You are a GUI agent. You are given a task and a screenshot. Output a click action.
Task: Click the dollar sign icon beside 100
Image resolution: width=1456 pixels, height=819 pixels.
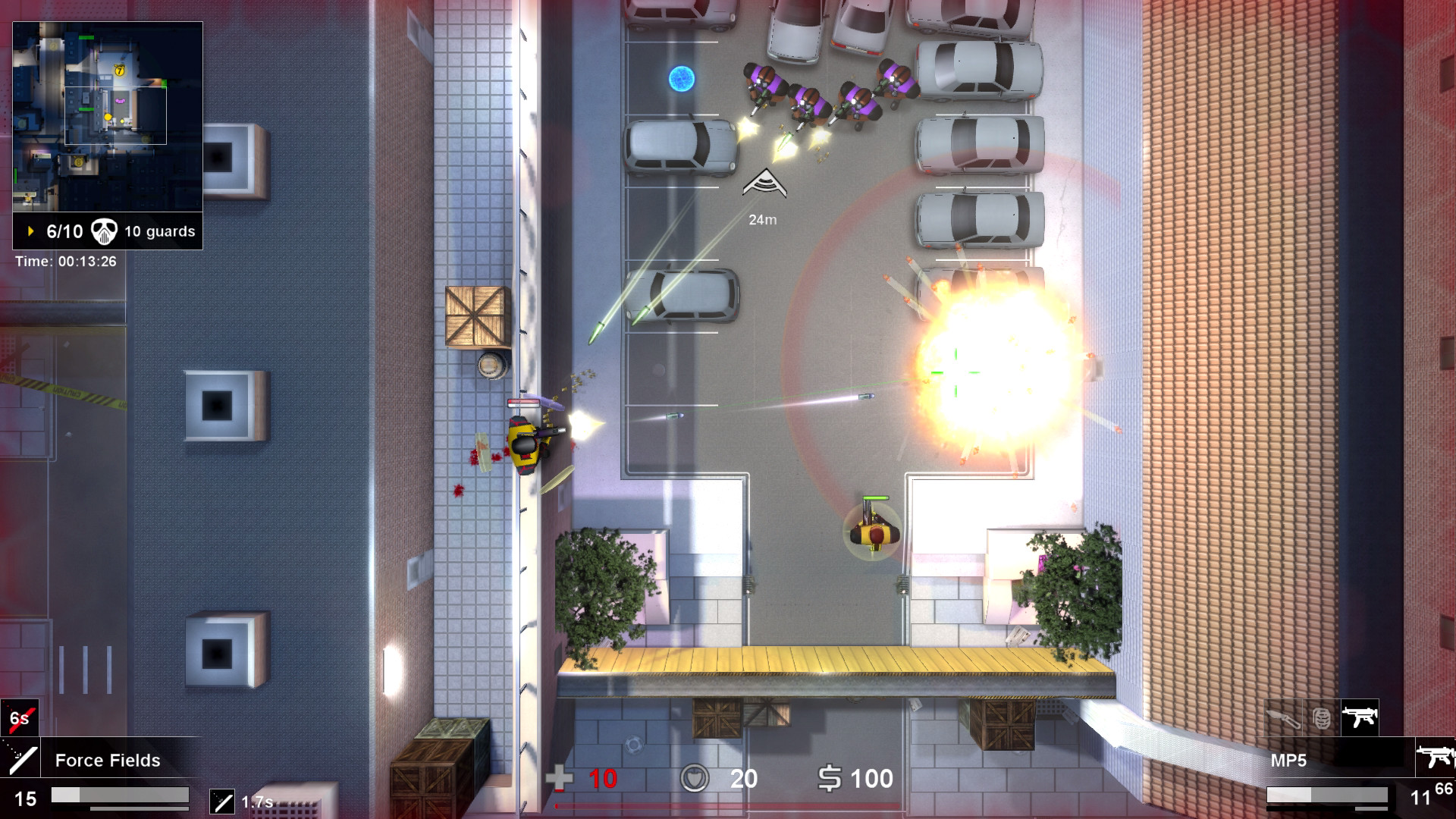click(830, 778)
